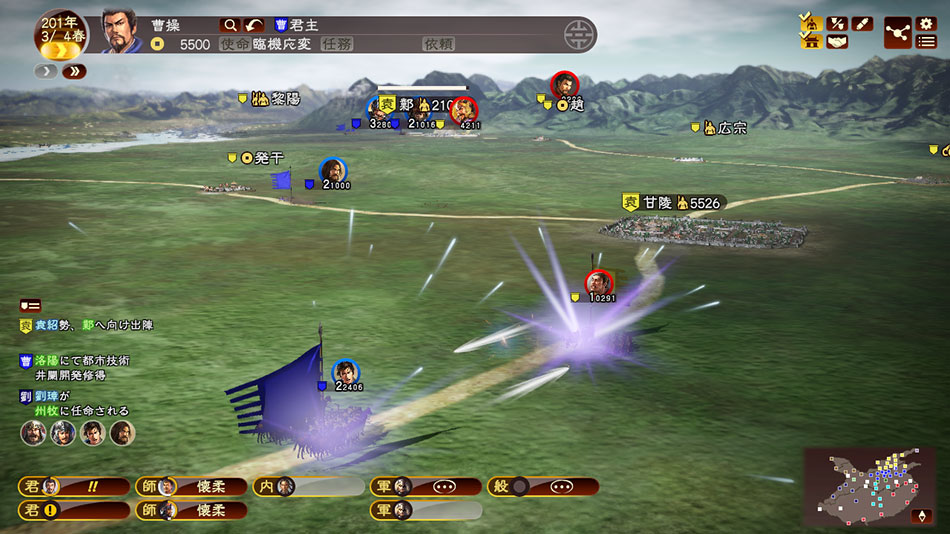Open the network relationship diagram button

897,32
